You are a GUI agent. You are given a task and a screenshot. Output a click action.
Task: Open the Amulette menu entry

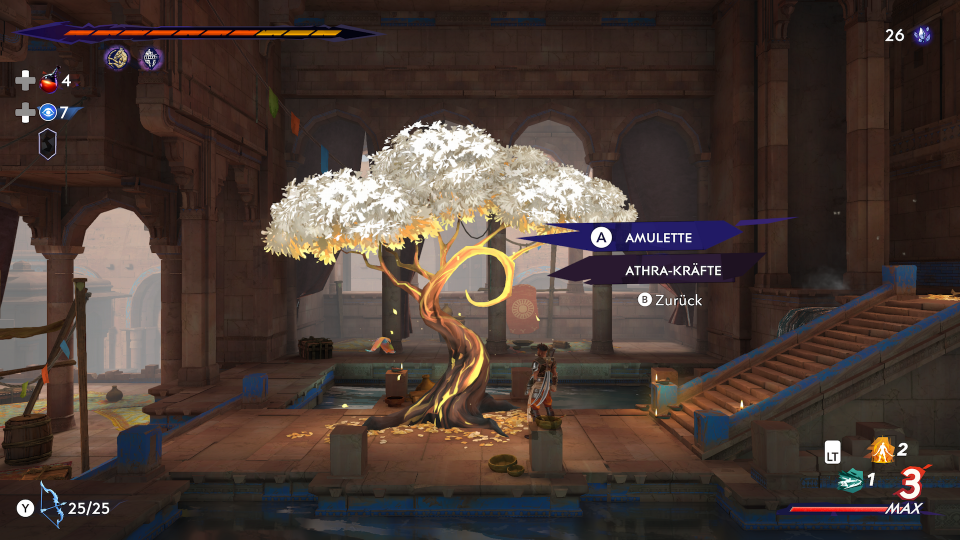[x=660, y=238]
